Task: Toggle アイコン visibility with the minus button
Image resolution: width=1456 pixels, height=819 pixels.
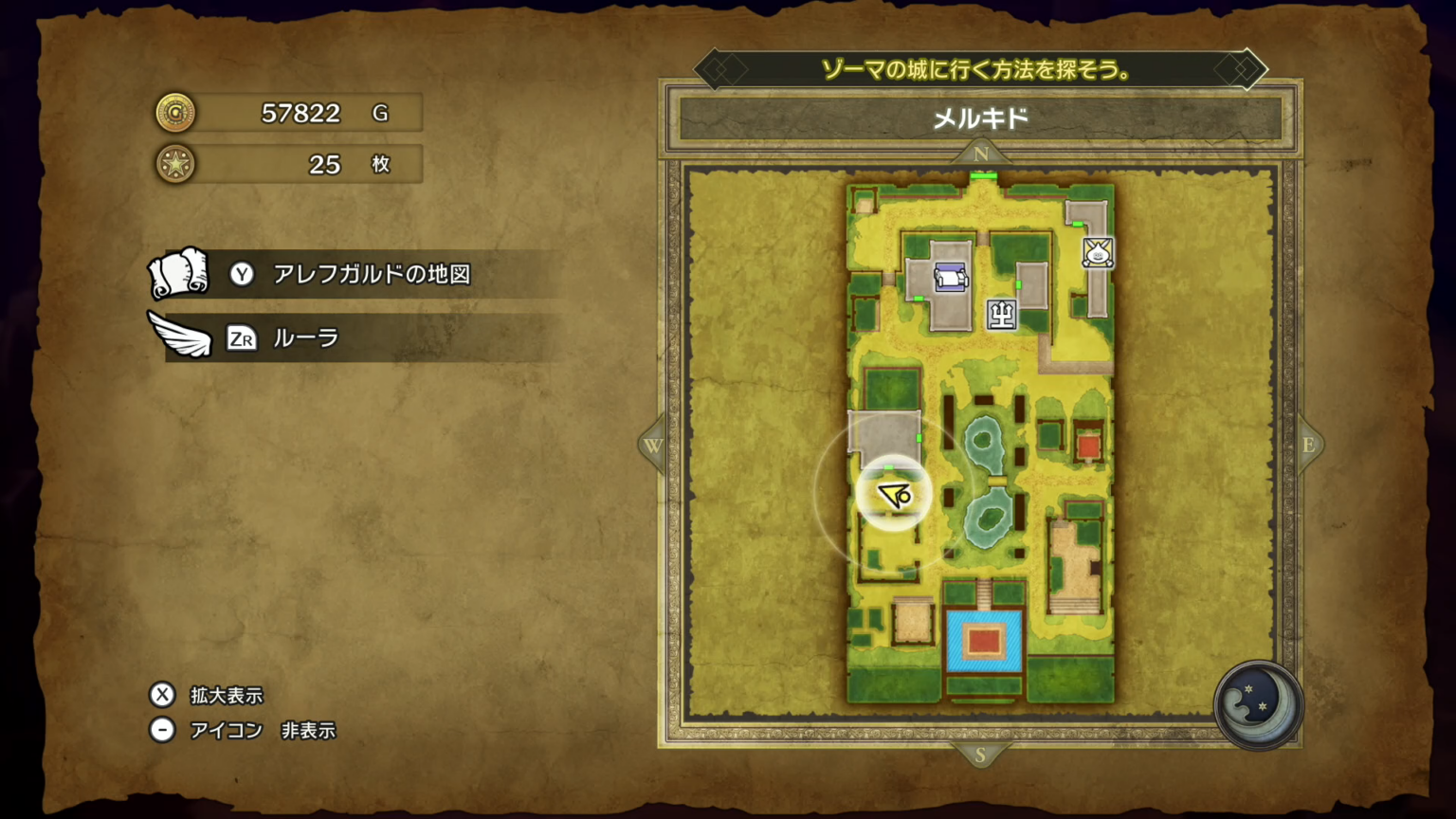Action: click(x=162, y=730)
